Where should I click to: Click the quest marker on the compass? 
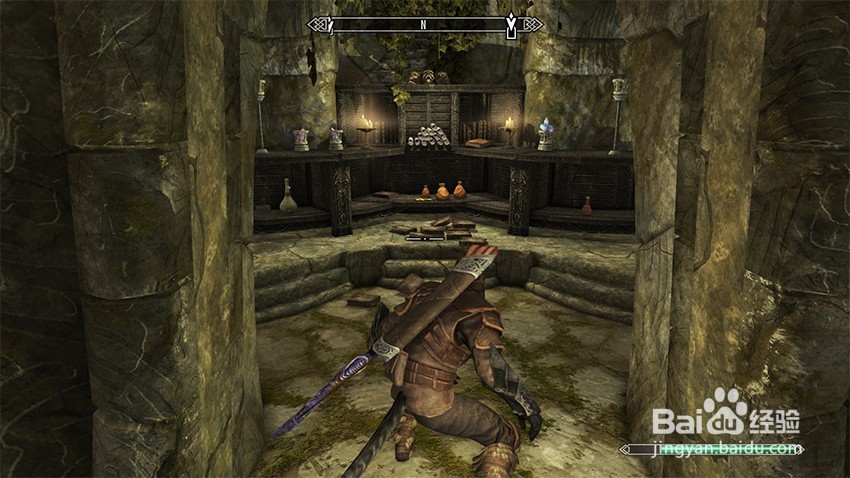pos(512,25)
